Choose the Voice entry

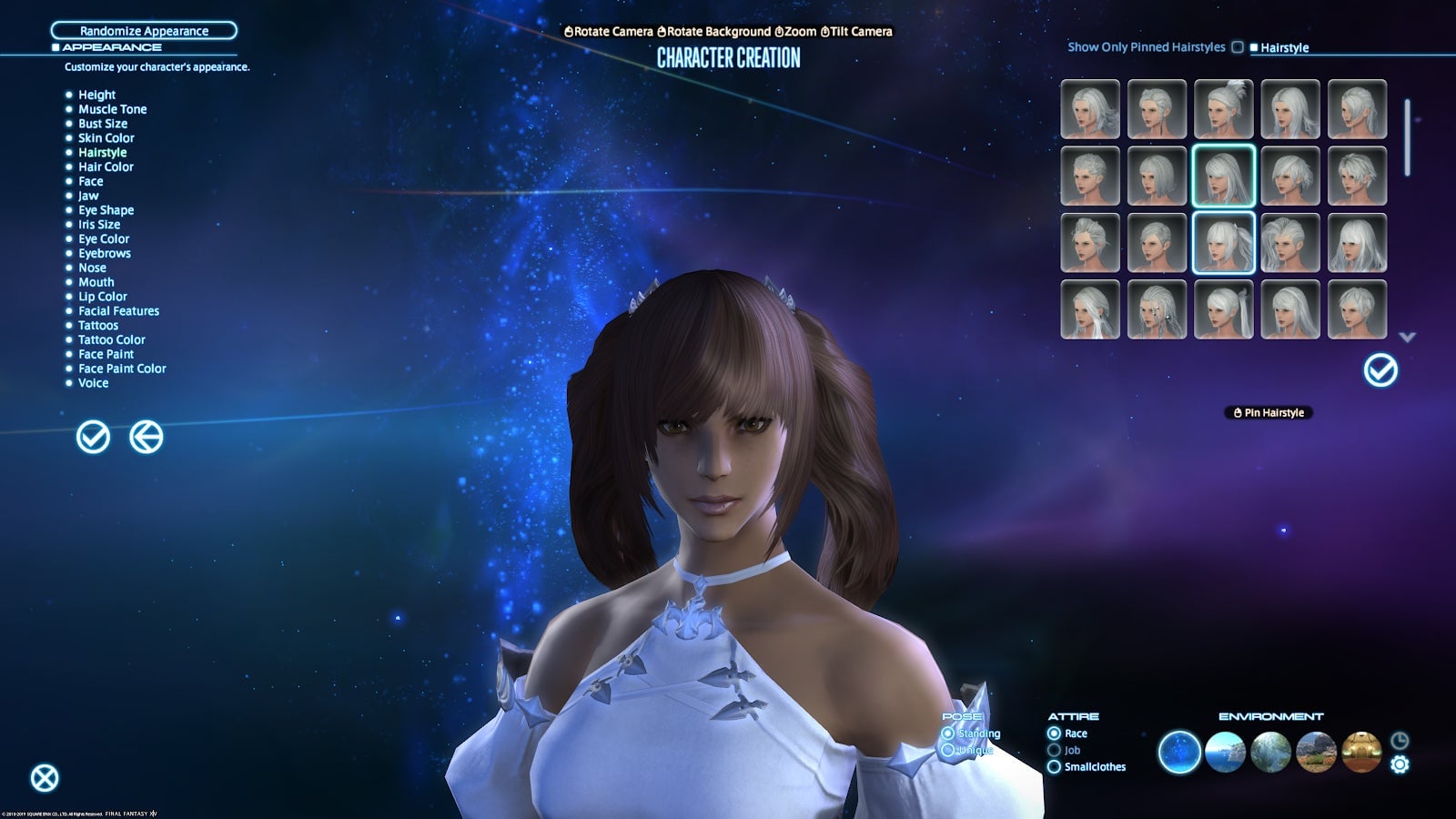tap(93, 383)
